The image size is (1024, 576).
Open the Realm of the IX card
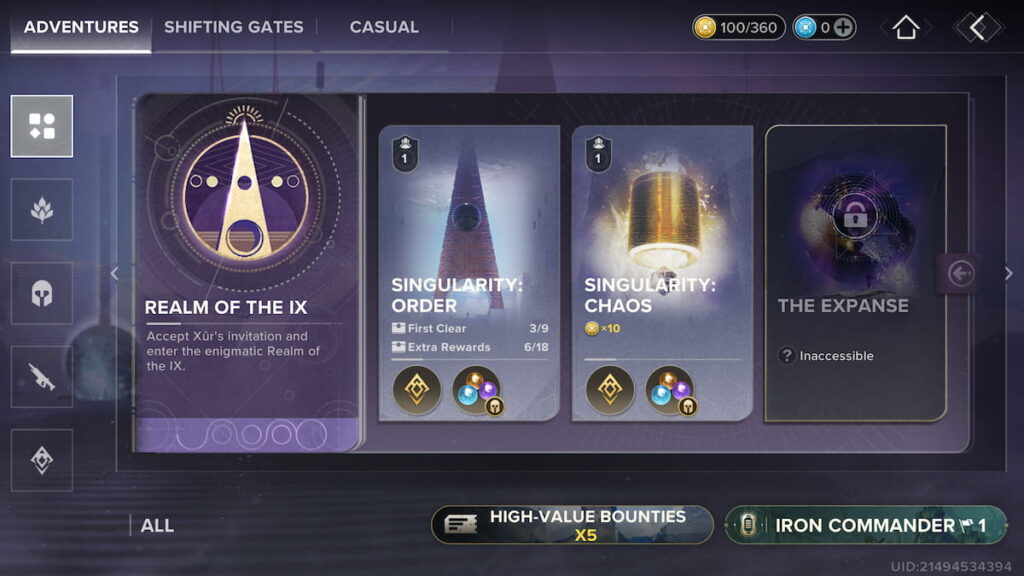(x=247, y=272)
